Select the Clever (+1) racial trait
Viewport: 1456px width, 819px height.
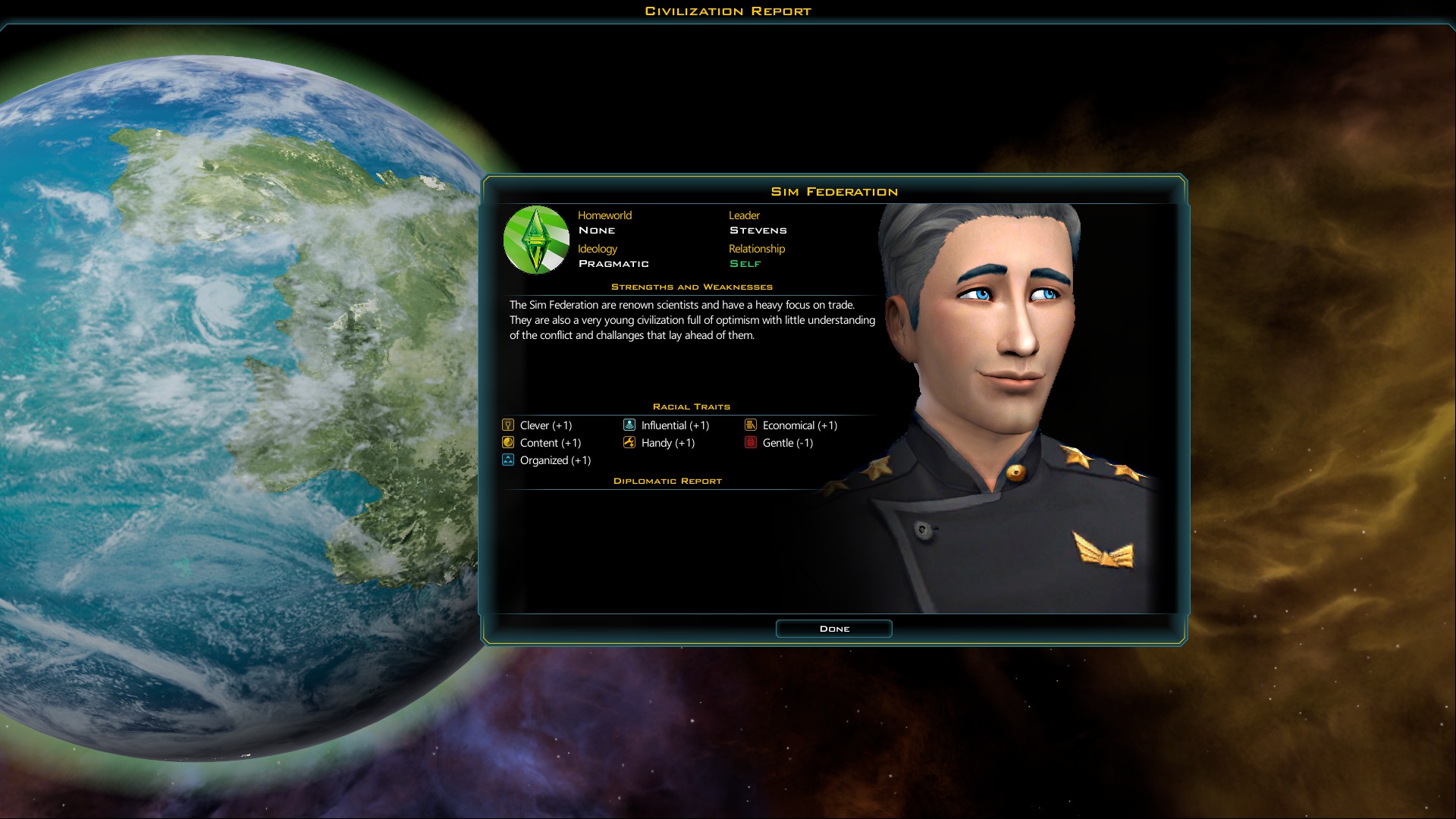[x=538, y=425]
